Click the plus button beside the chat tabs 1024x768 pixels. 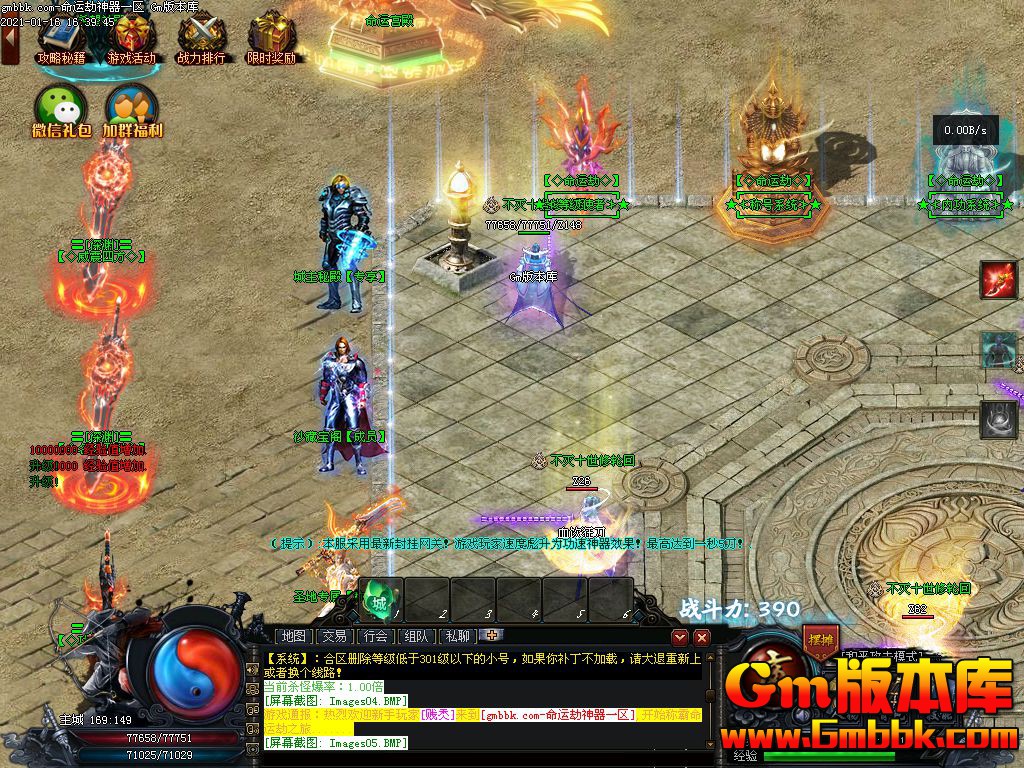[x=491, y=635]
